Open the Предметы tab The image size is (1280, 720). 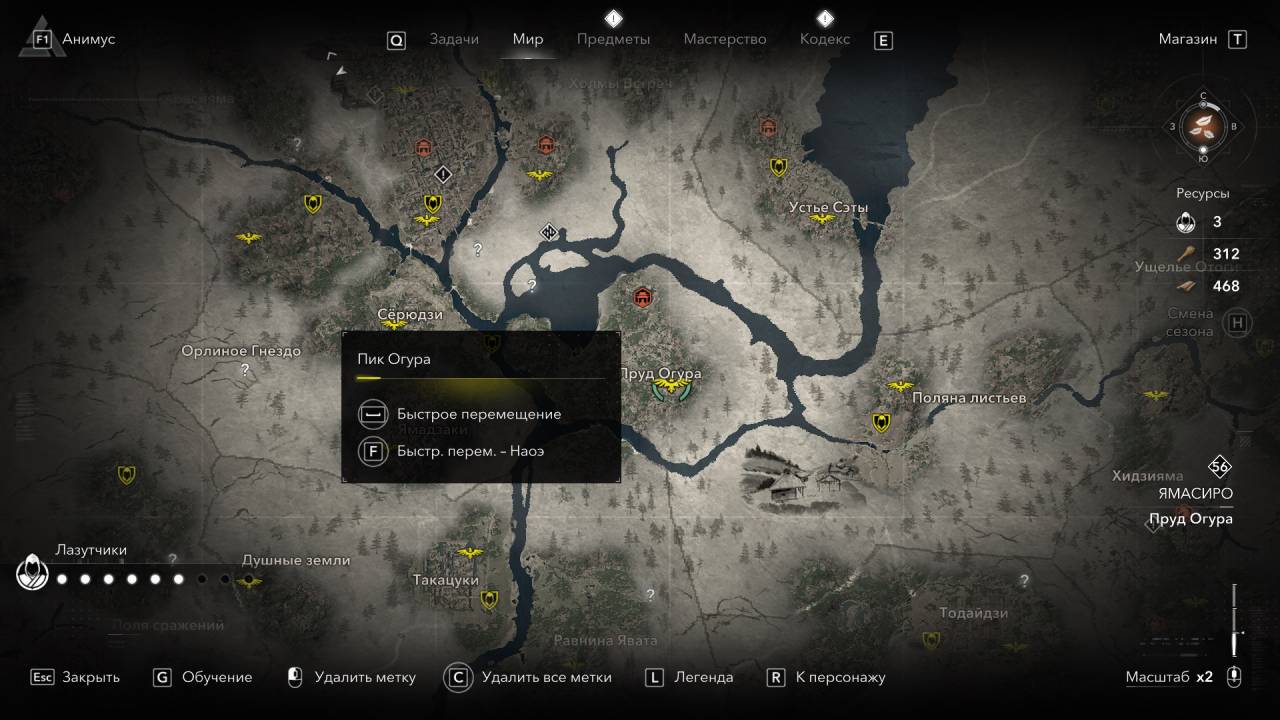coord(613,39)
